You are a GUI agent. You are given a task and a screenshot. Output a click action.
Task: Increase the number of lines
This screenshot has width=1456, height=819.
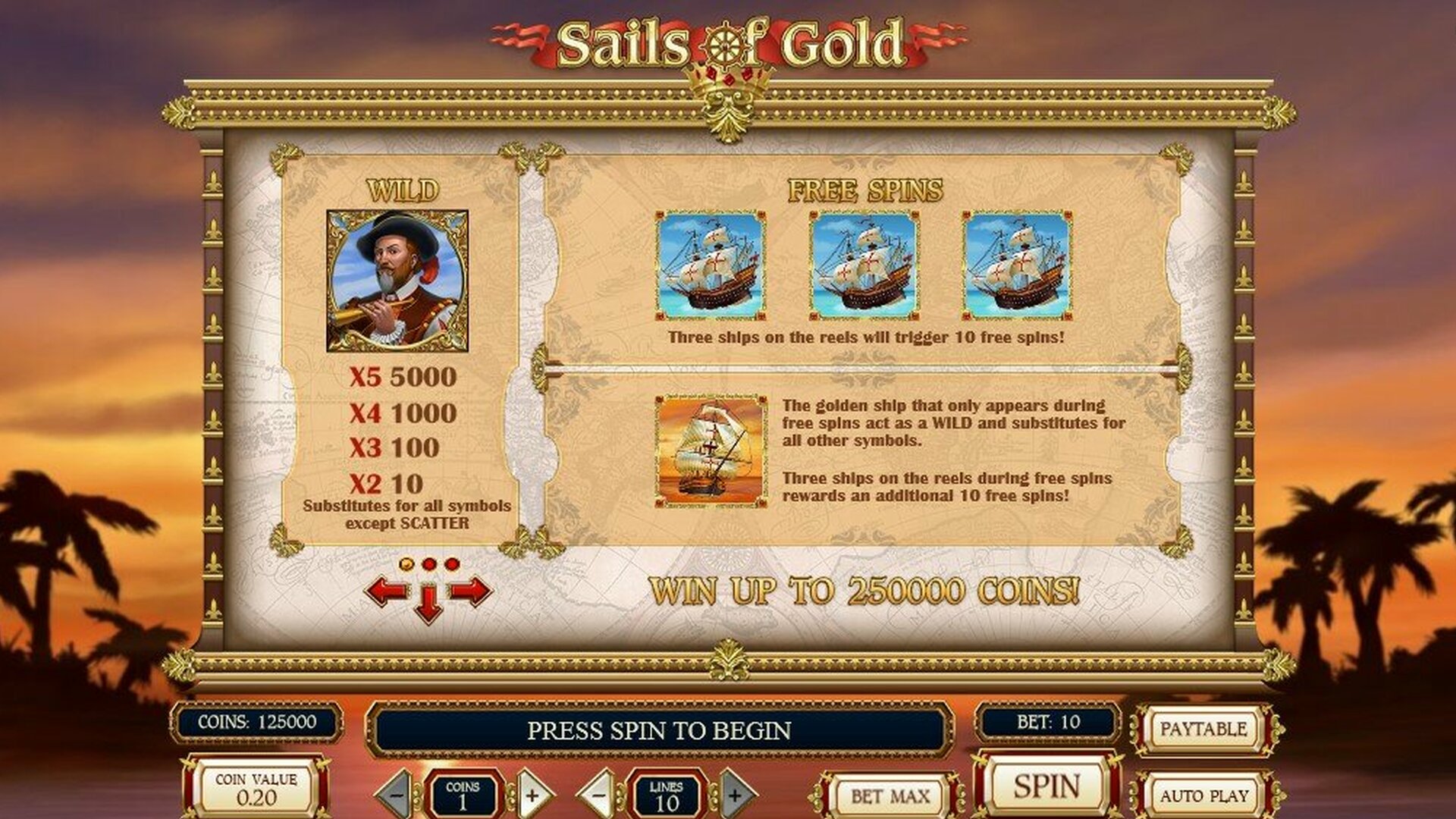pyautogui.click(x=734, y=795)
